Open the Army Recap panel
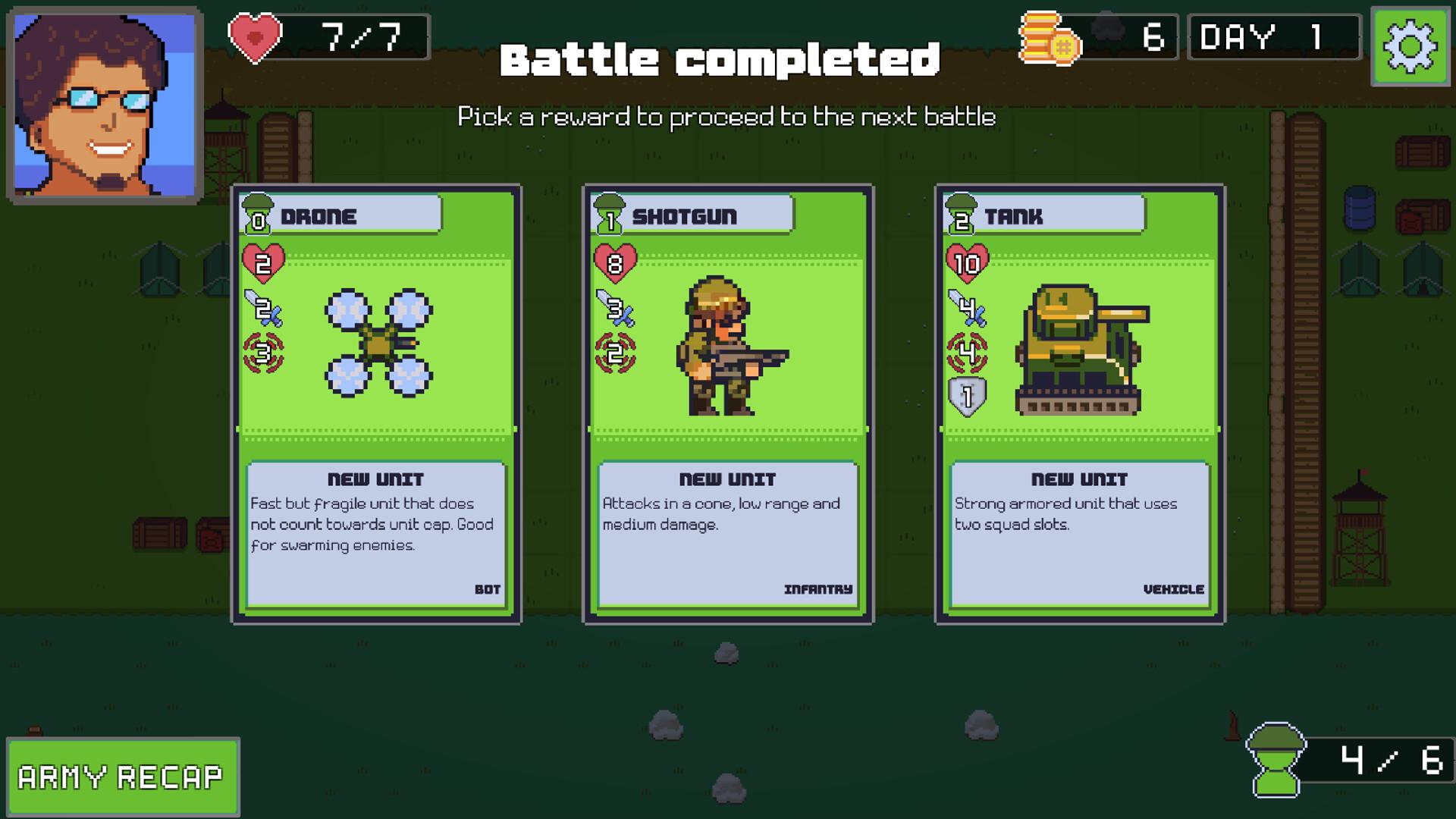Image resolution: width=1456 pixels, height=819 pixels. [123, 777]
